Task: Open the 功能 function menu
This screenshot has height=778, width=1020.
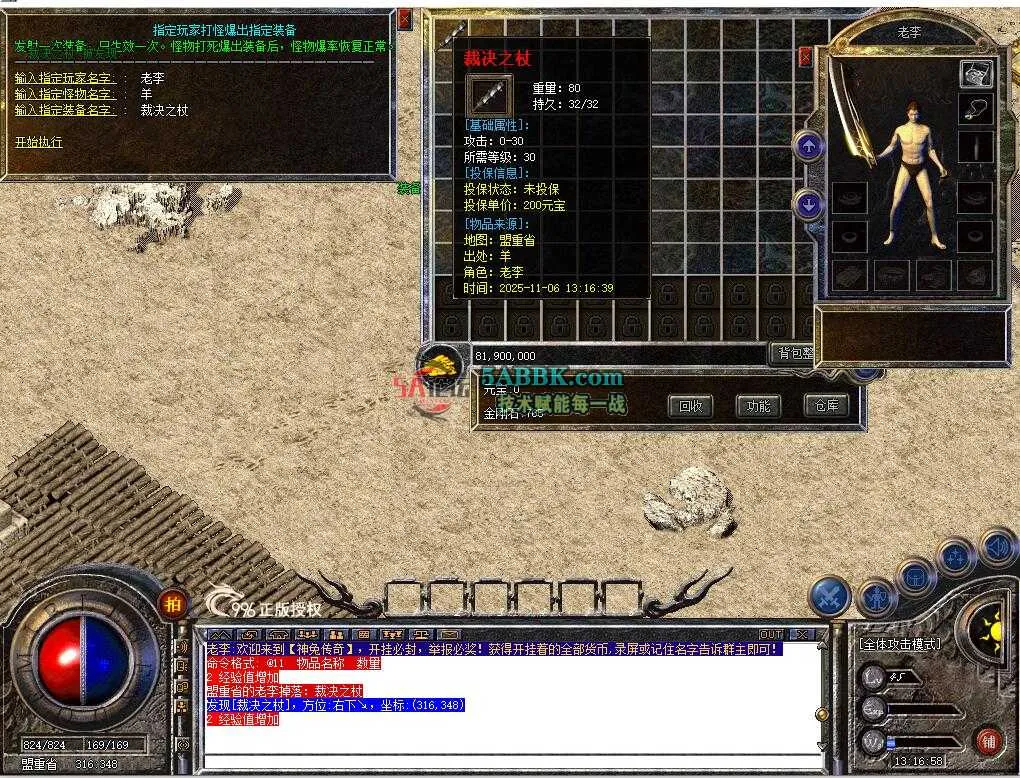Action: pyautogui.click(x=759, y=405)
